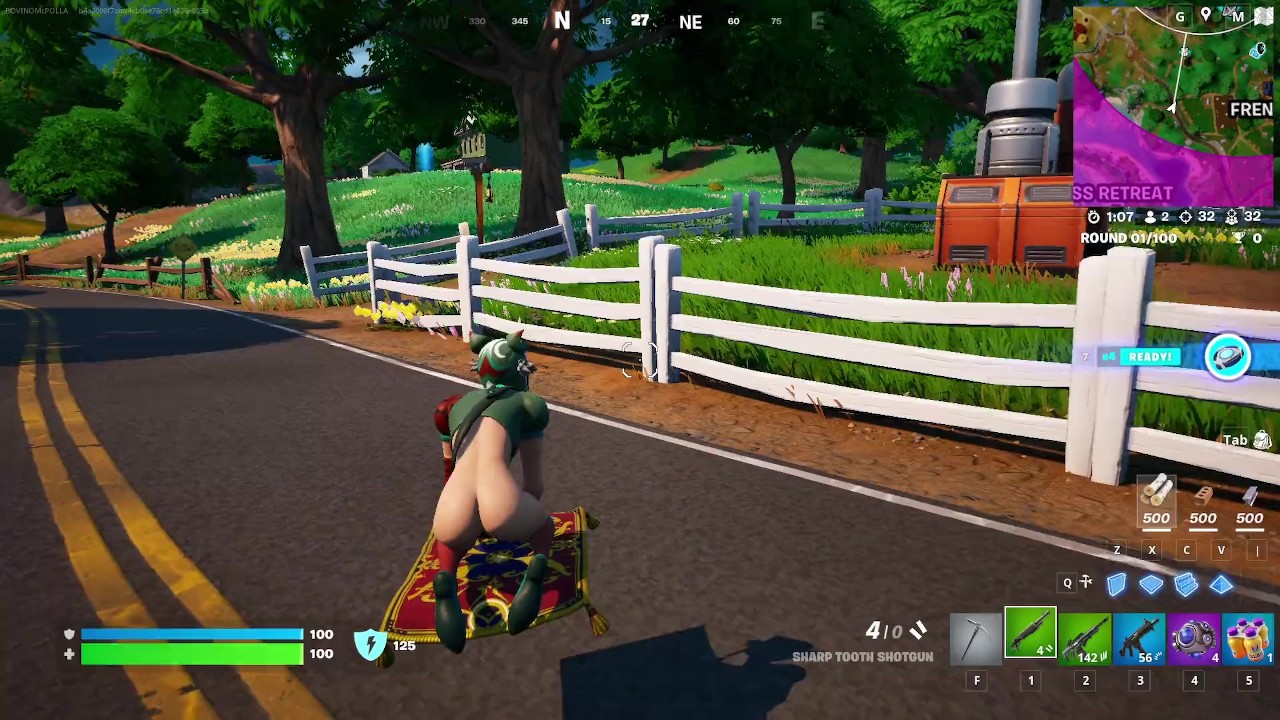Choose the purple shockwave grenade slot

[x=1194, y=638]
